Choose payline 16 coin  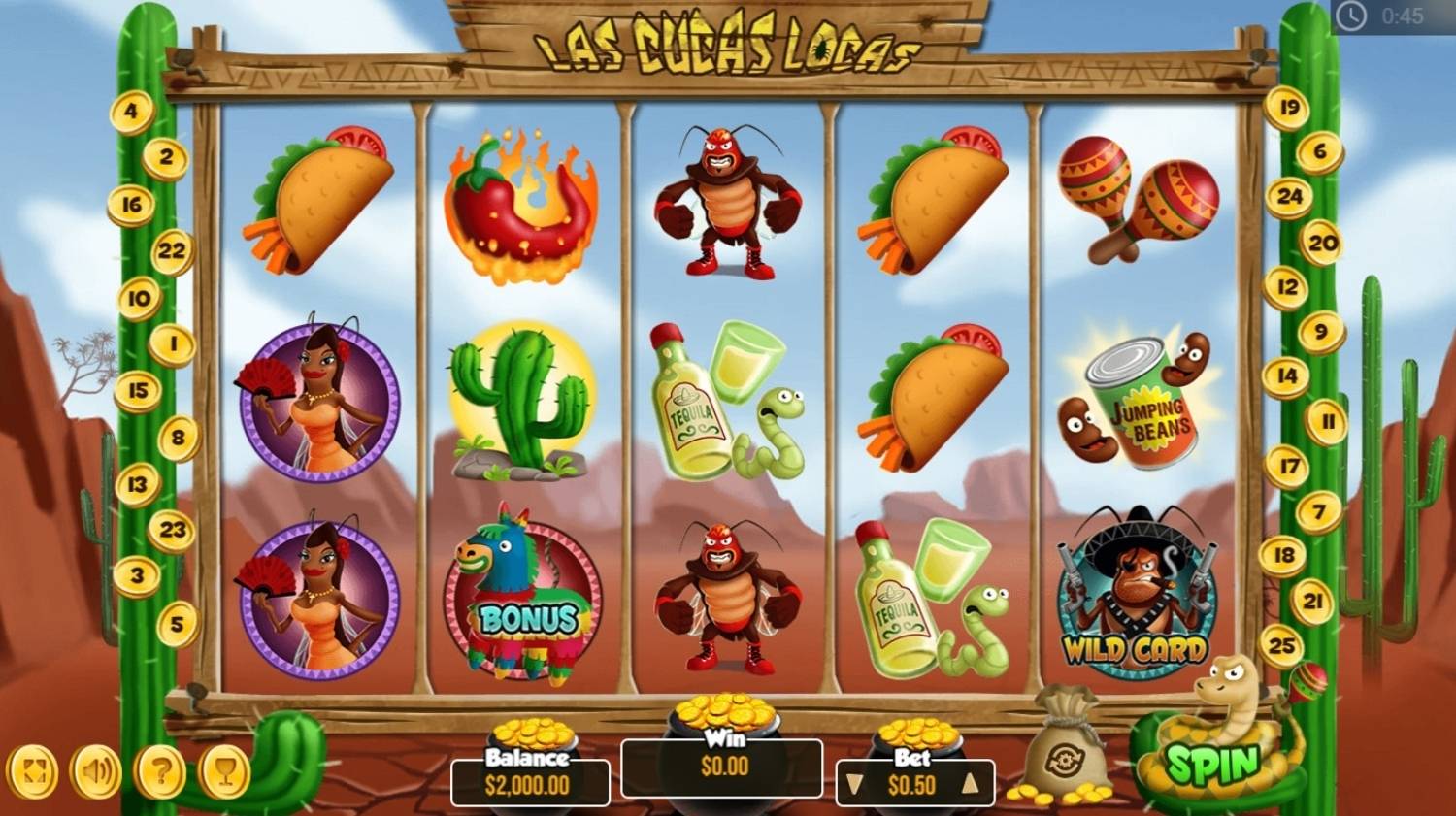(x=131, y=205)
